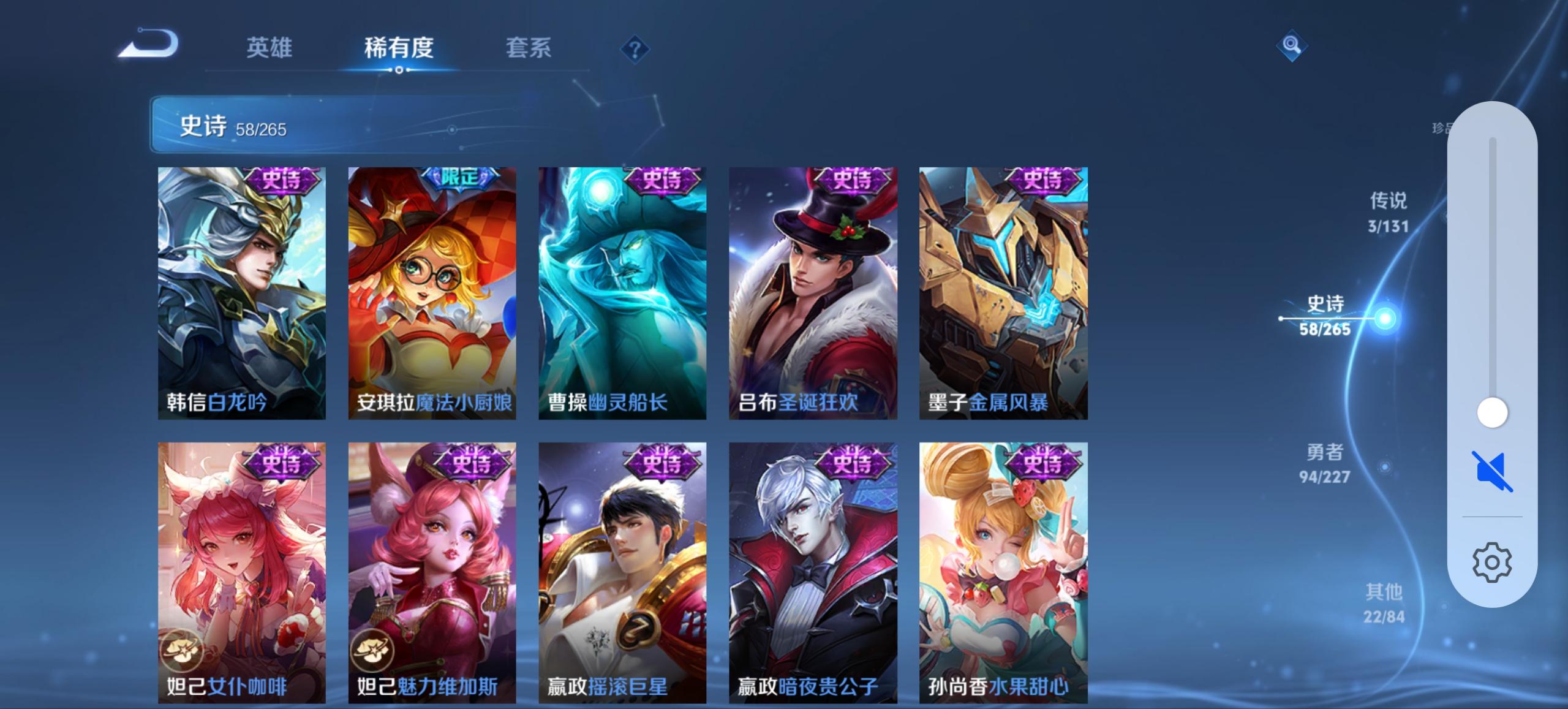The image size is (1568, 709).
Task: Switch to the 英雄 tab
Action: [269, 48]
